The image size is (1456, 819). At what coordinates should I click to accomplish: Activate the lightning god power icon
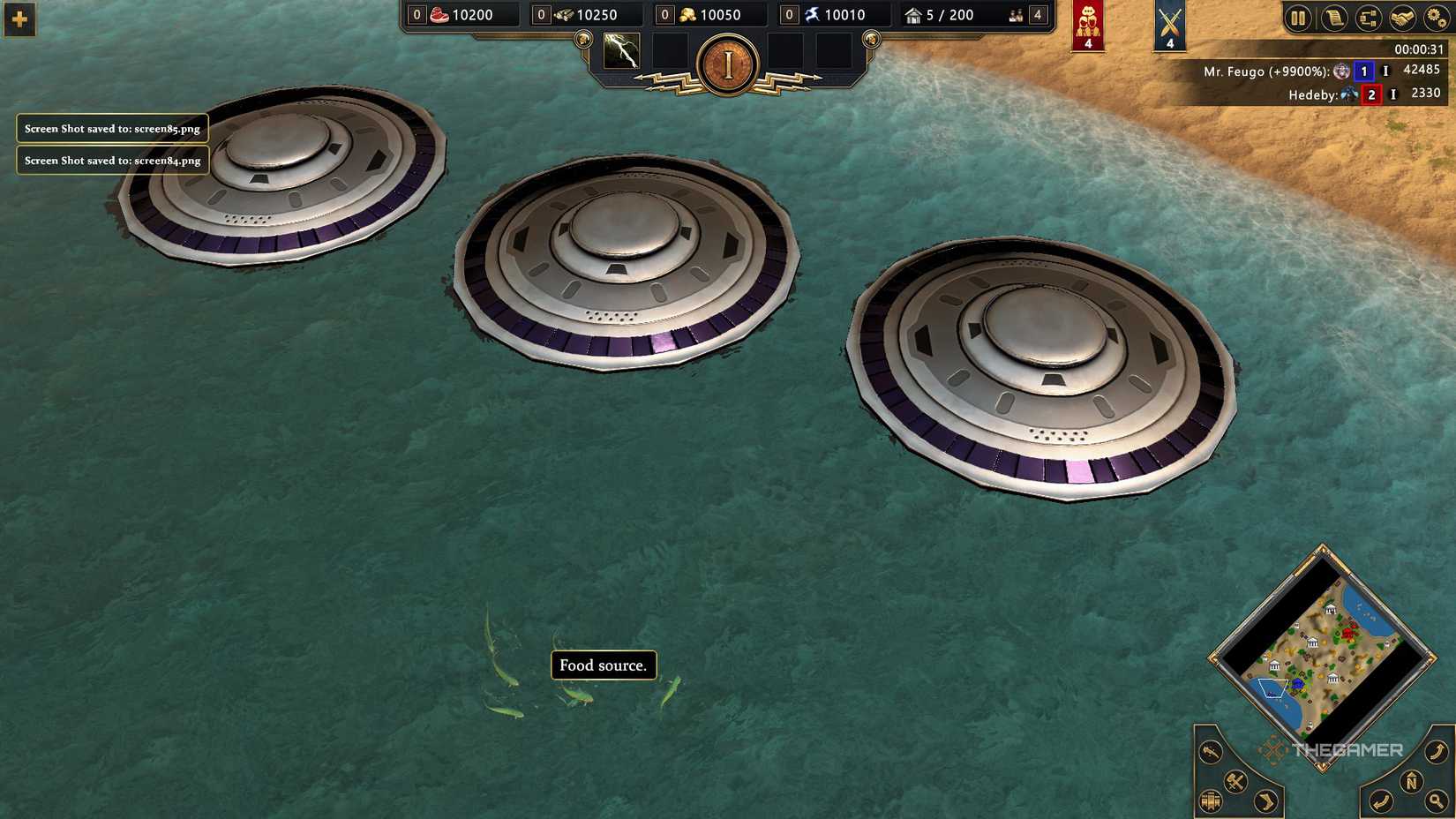pyautogui.click(x=621, y=53)
